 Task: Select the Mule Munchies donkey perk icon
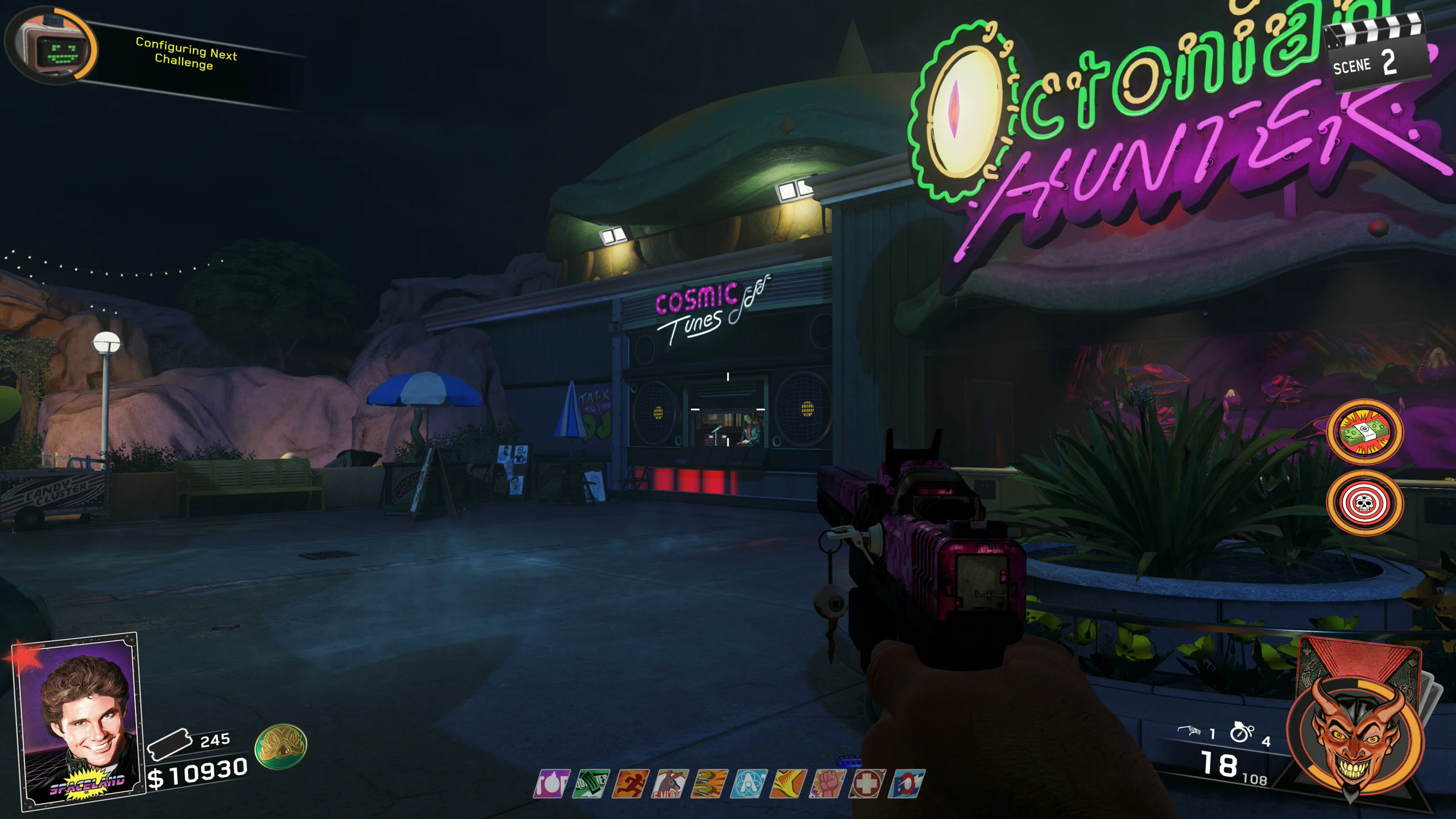click(x=669, y=784)
